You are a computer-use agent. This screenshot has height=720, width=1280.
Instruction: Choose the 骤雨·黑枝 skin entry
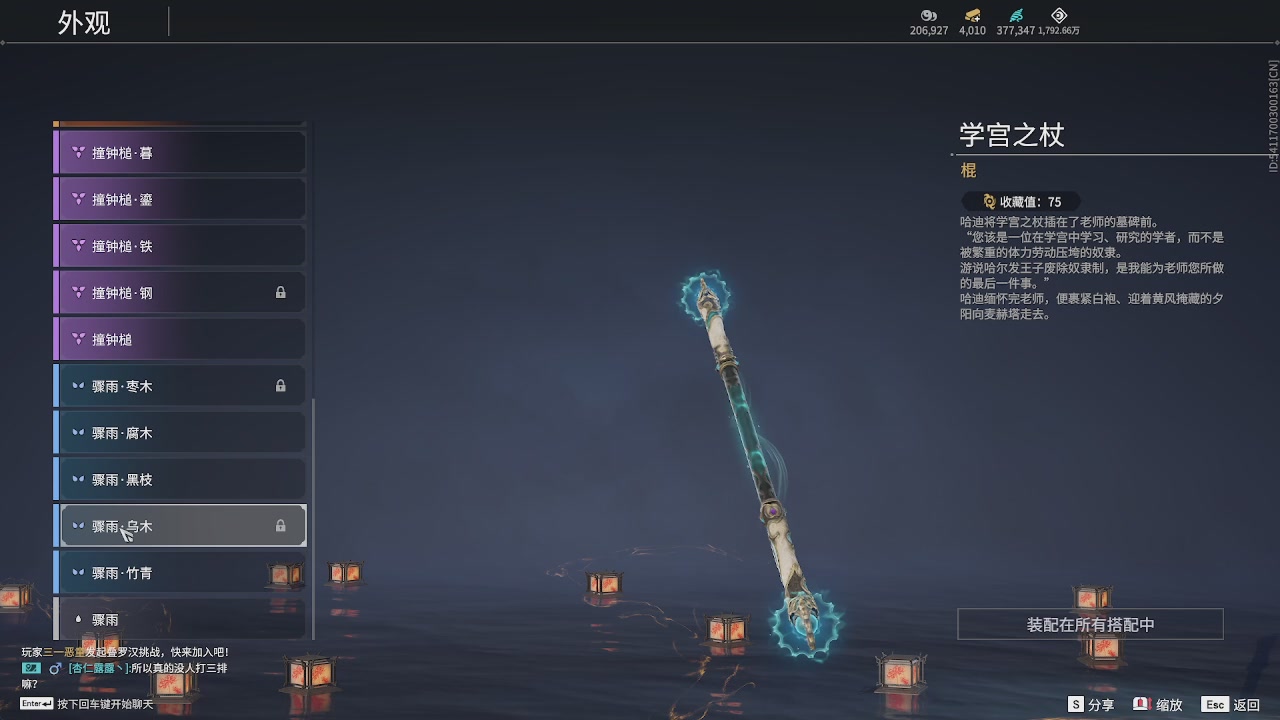[180, 480]
